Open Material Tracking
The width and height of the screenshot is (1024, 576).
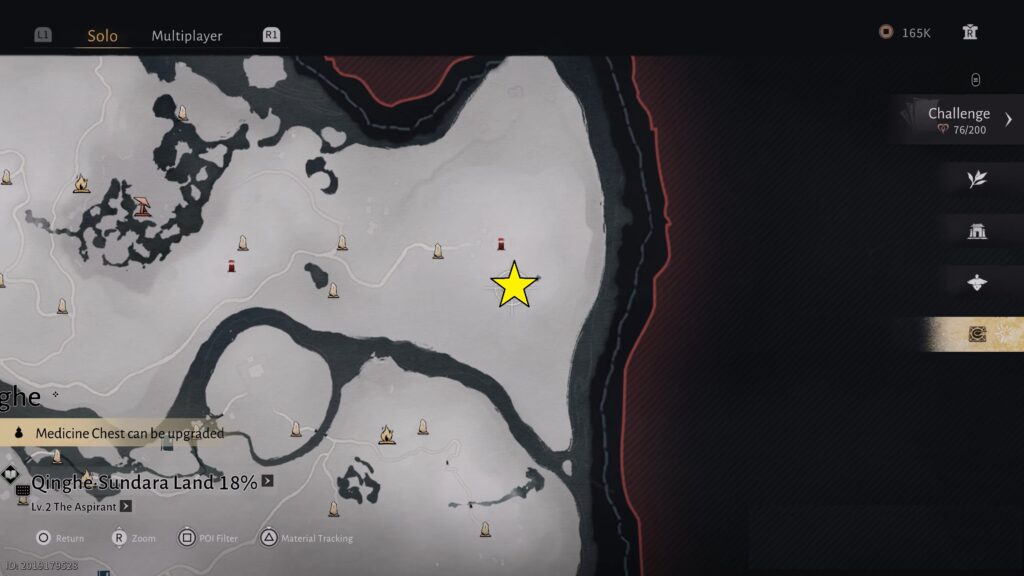click(x=307, y=538)
